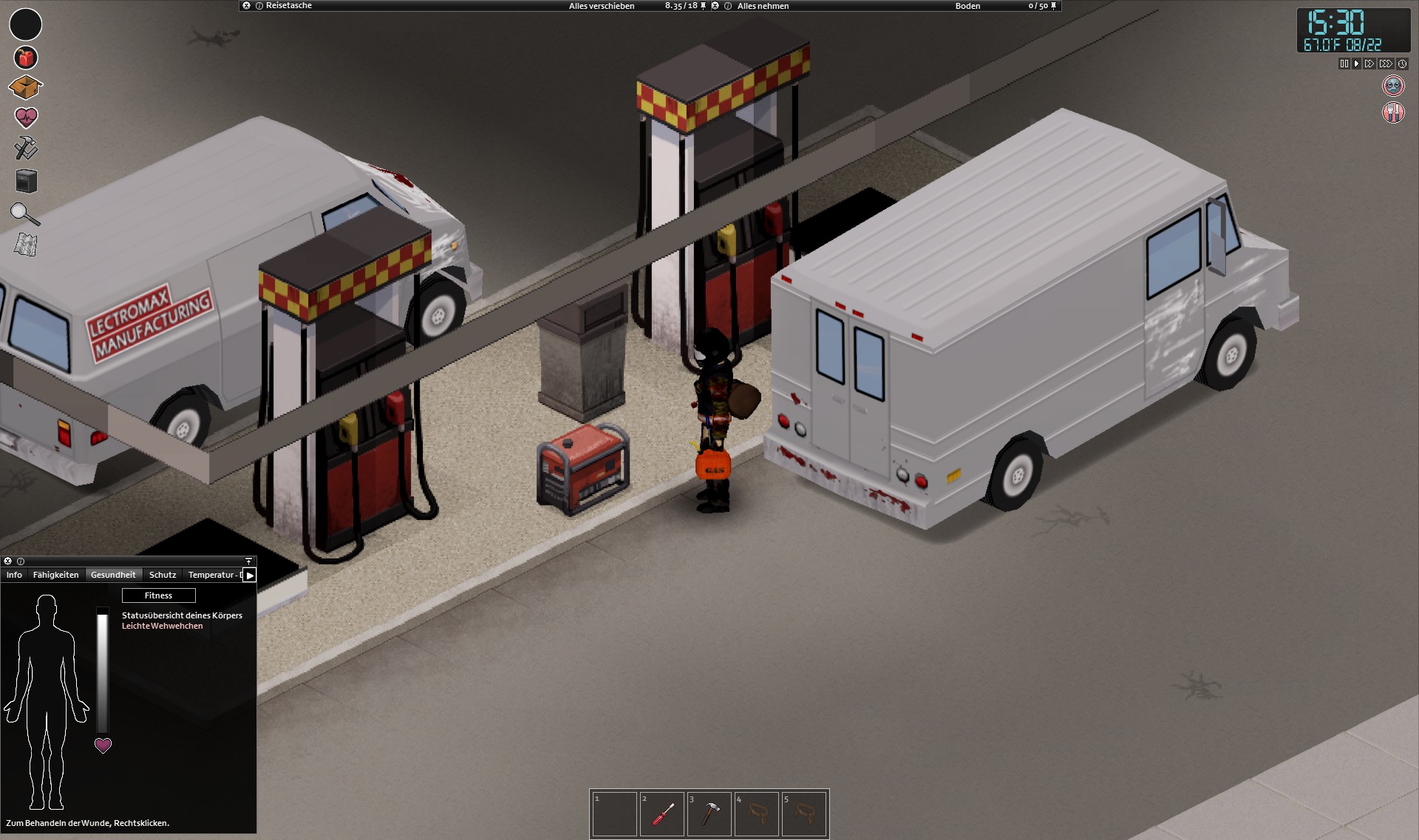Switch to the Schutz tab

(162, 575)
